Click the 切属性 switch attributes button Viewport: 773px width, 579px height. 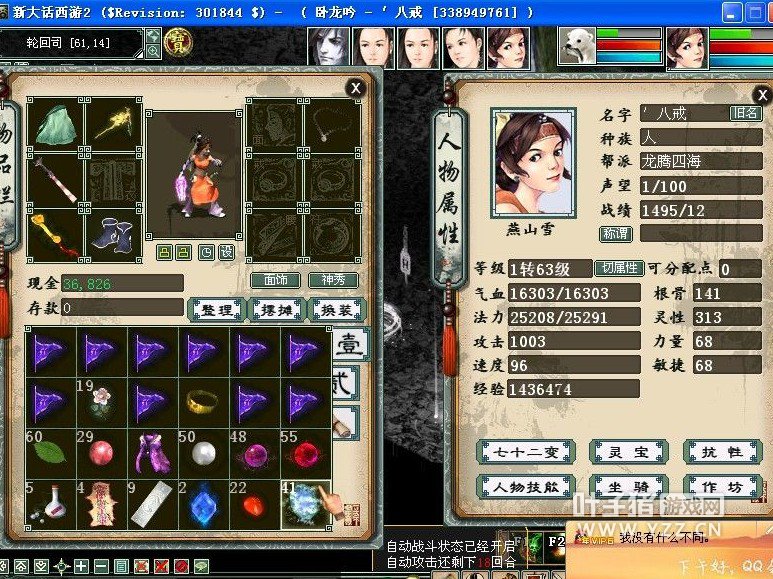tap(618, 269)
